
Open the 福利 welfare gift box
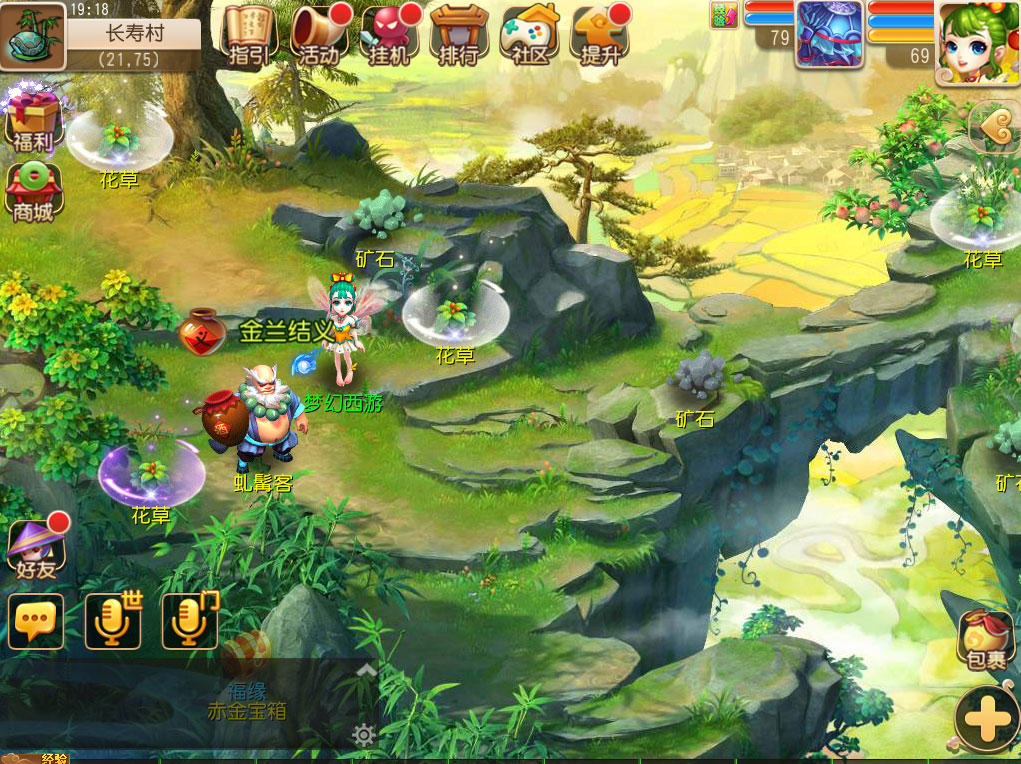[33, 122]
